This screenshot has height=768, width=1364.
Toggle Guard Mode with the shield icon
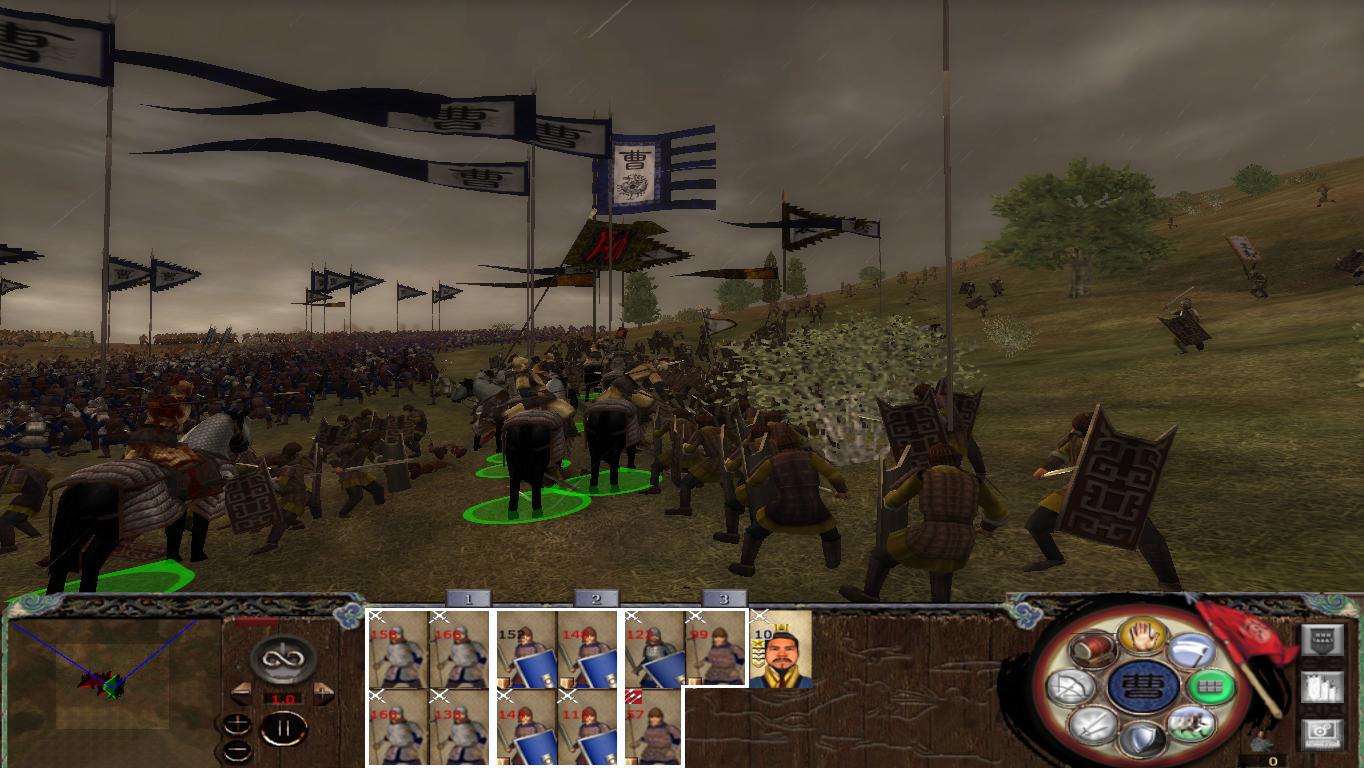[x=1143, y=740]
